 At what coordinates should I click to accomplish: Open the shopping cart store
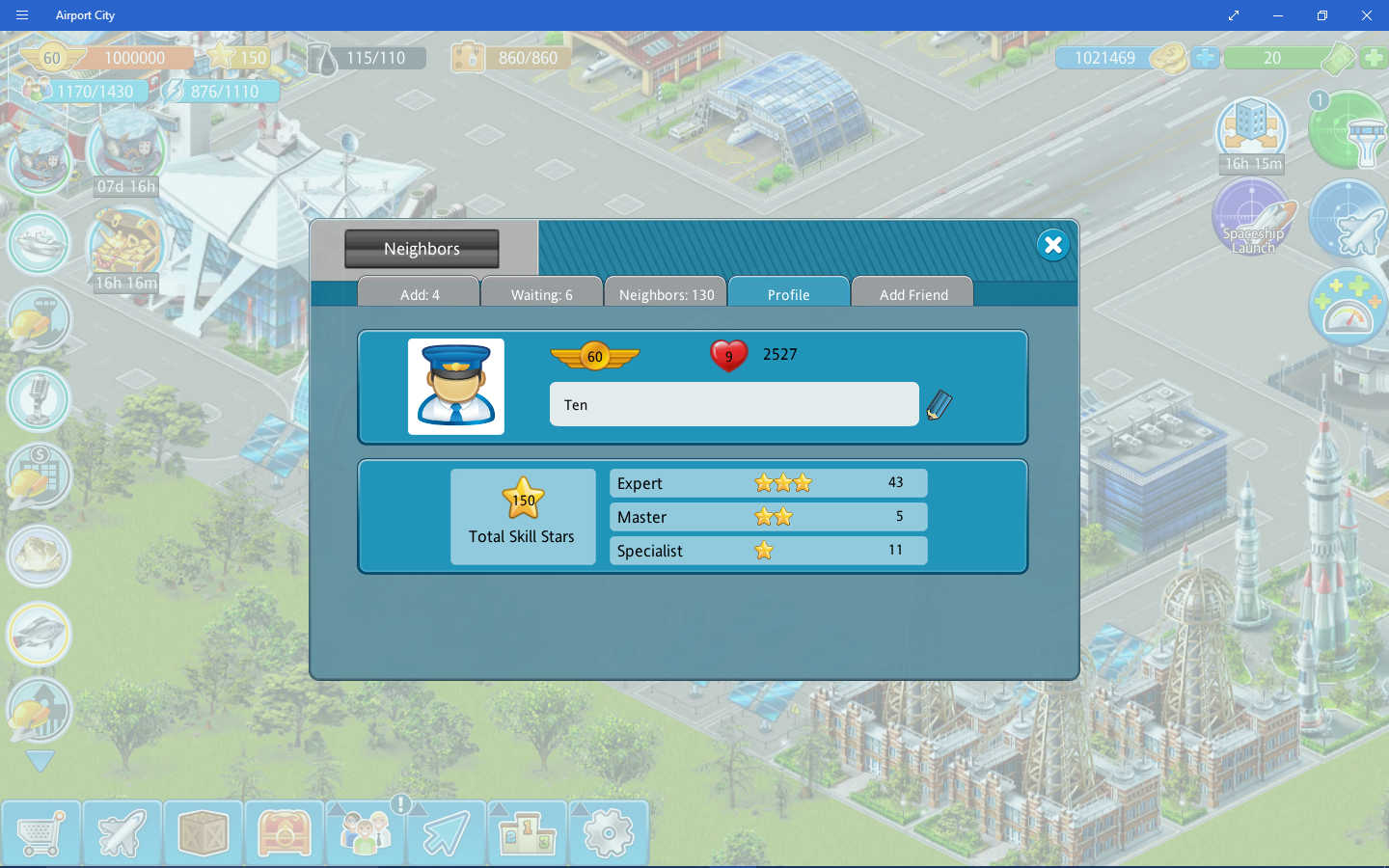pos(41,833)
